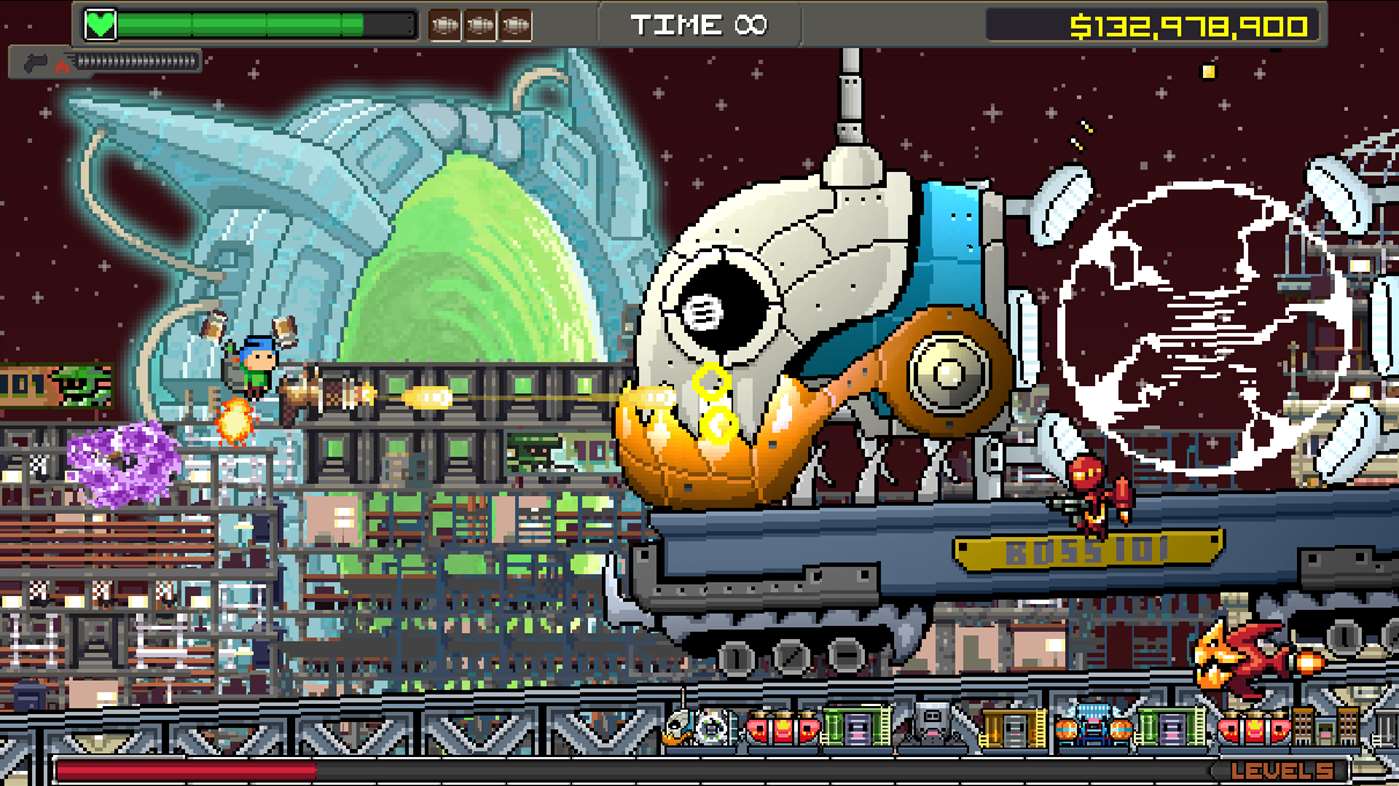This screenshot has height=786, width=1399.
Task: Click the TIME header bar
Action: tap(700, 25)
